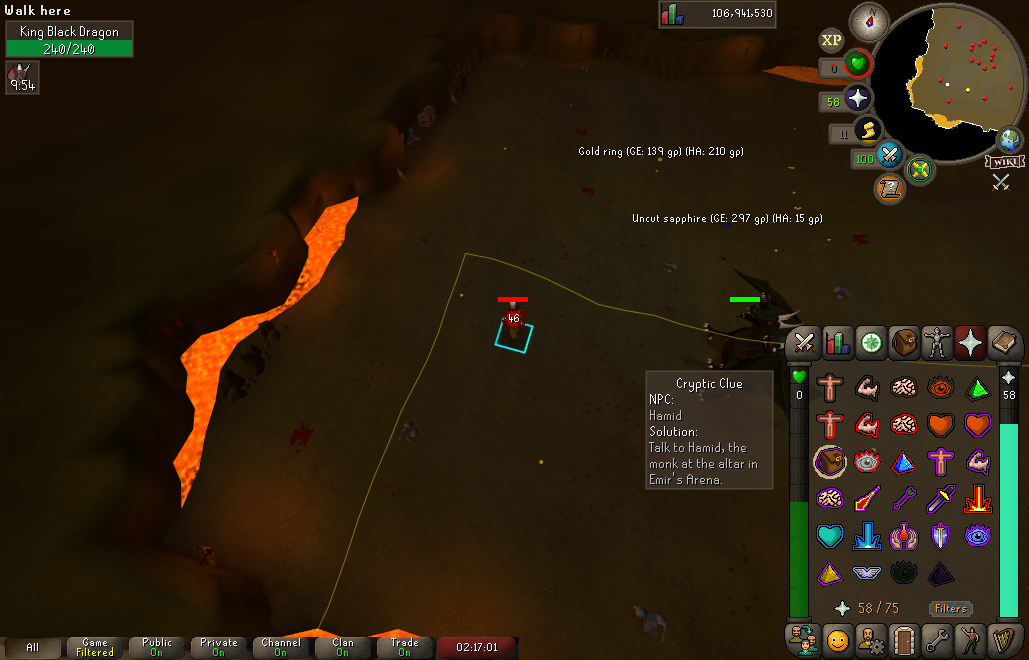This screenshot has height=660, width=1029.
Task: Open the Inventory backpack tab
Action: (904, 343)
